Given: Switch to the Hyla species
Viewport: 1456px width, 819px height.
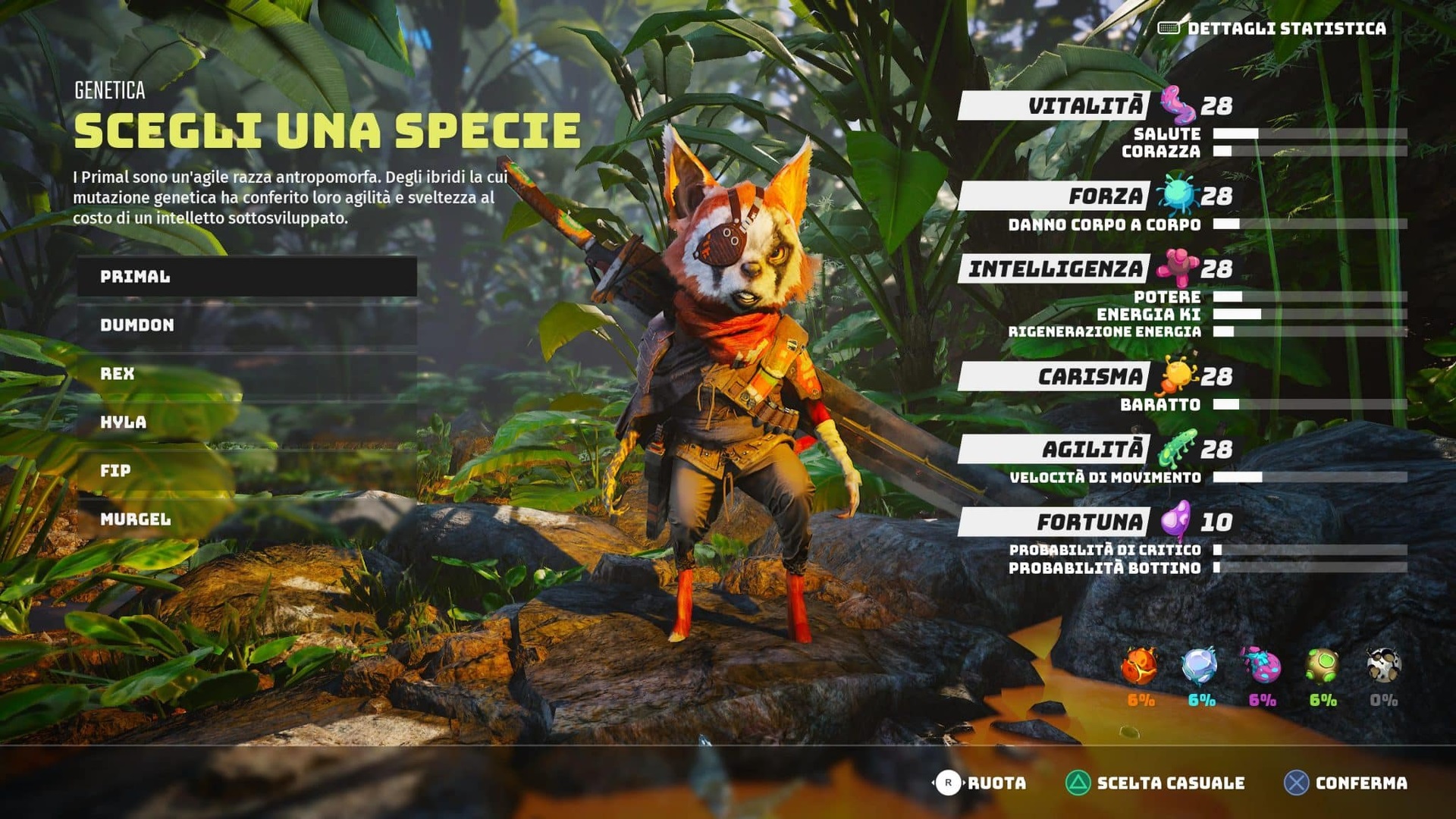Looking at the screenshot, I should click(x=246, y=422).
